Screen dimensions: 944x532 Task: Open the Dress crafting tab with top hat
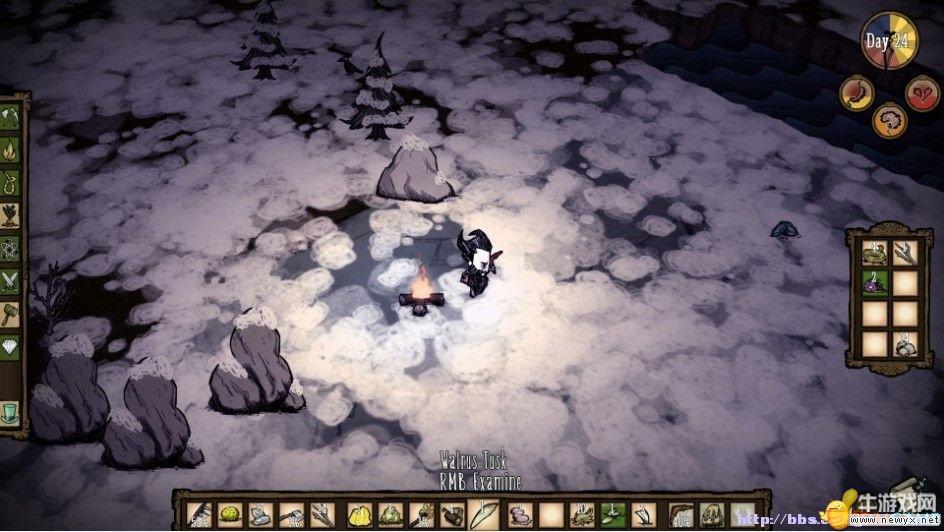point(10,411)
